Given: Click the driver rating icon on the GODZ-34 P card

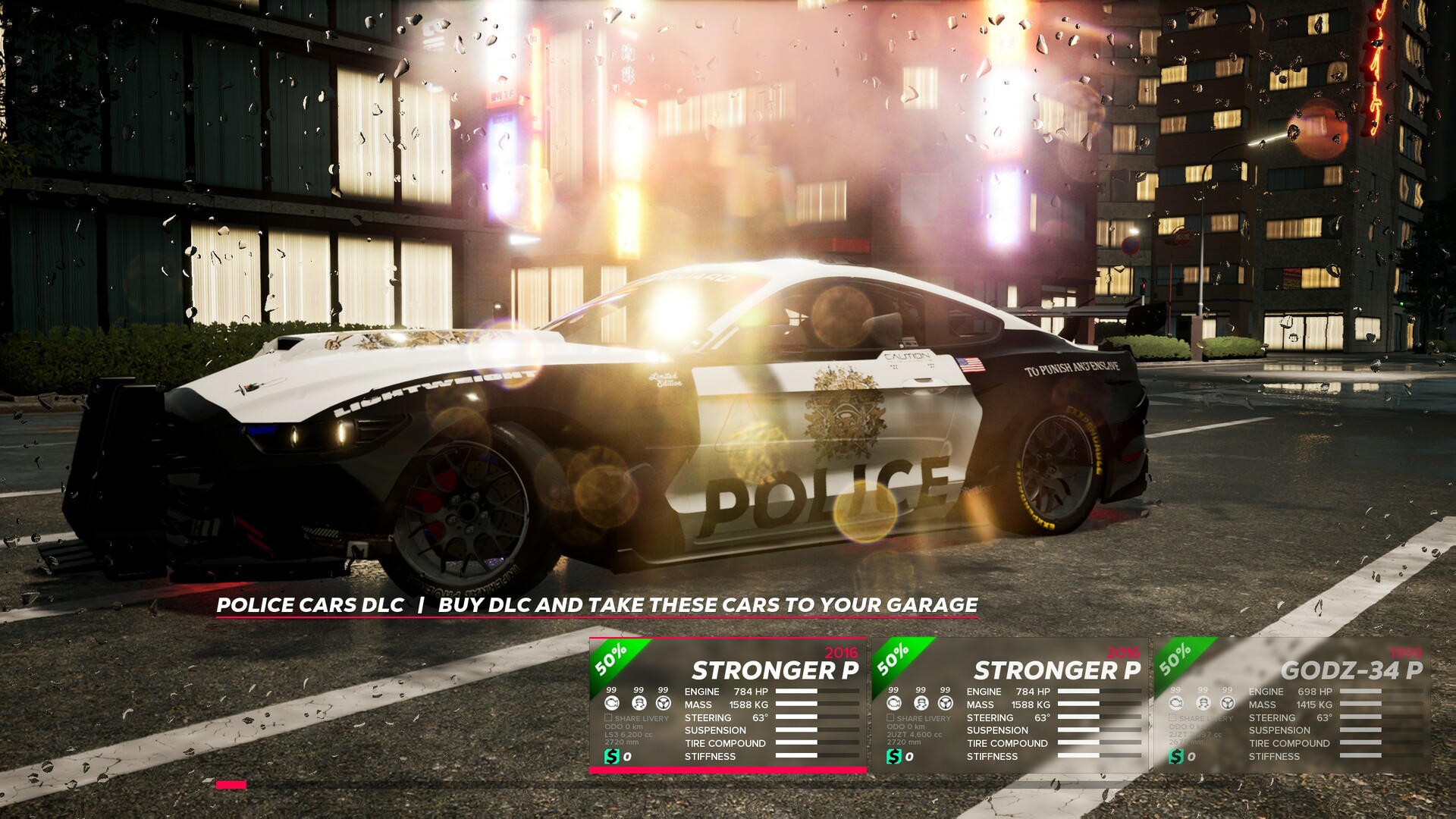Looking at the screenshot, I should coord(1203,704).
